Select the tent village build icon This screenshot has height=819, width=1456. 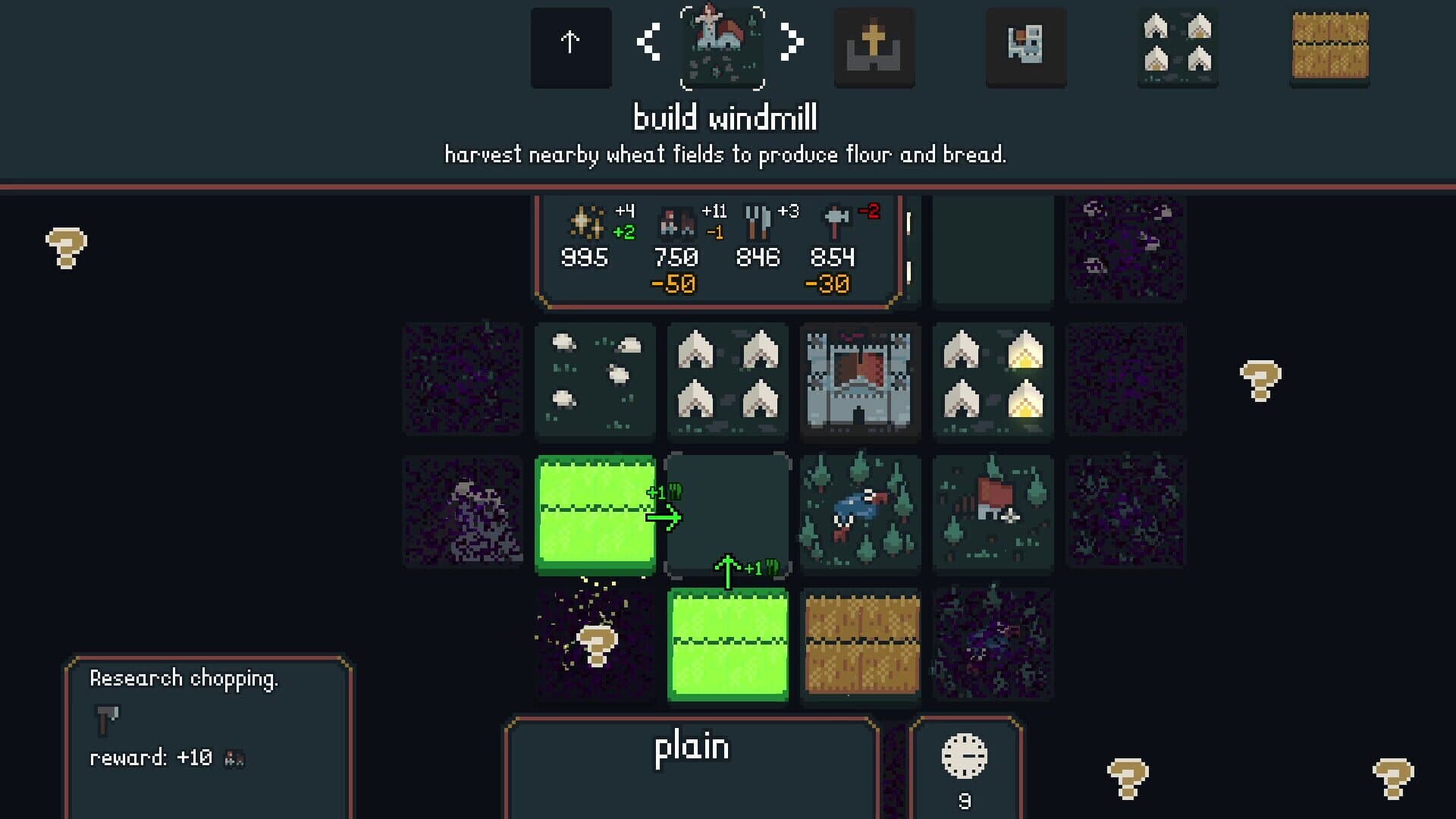1177,47
